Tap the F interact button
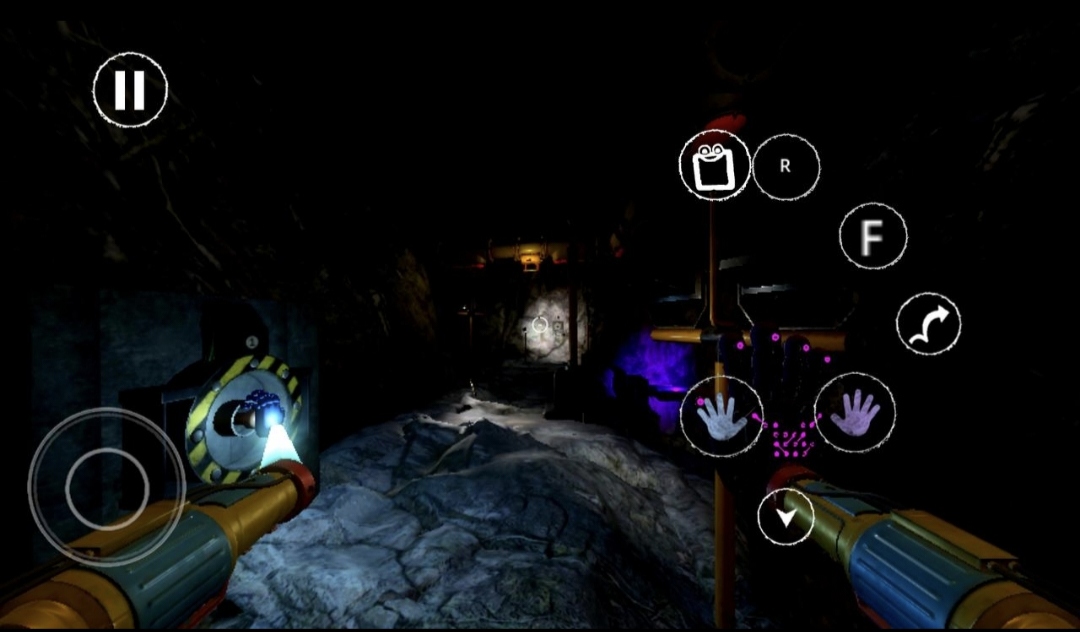Viewport: 1080px width, 632px height. [x=873, y=237]
